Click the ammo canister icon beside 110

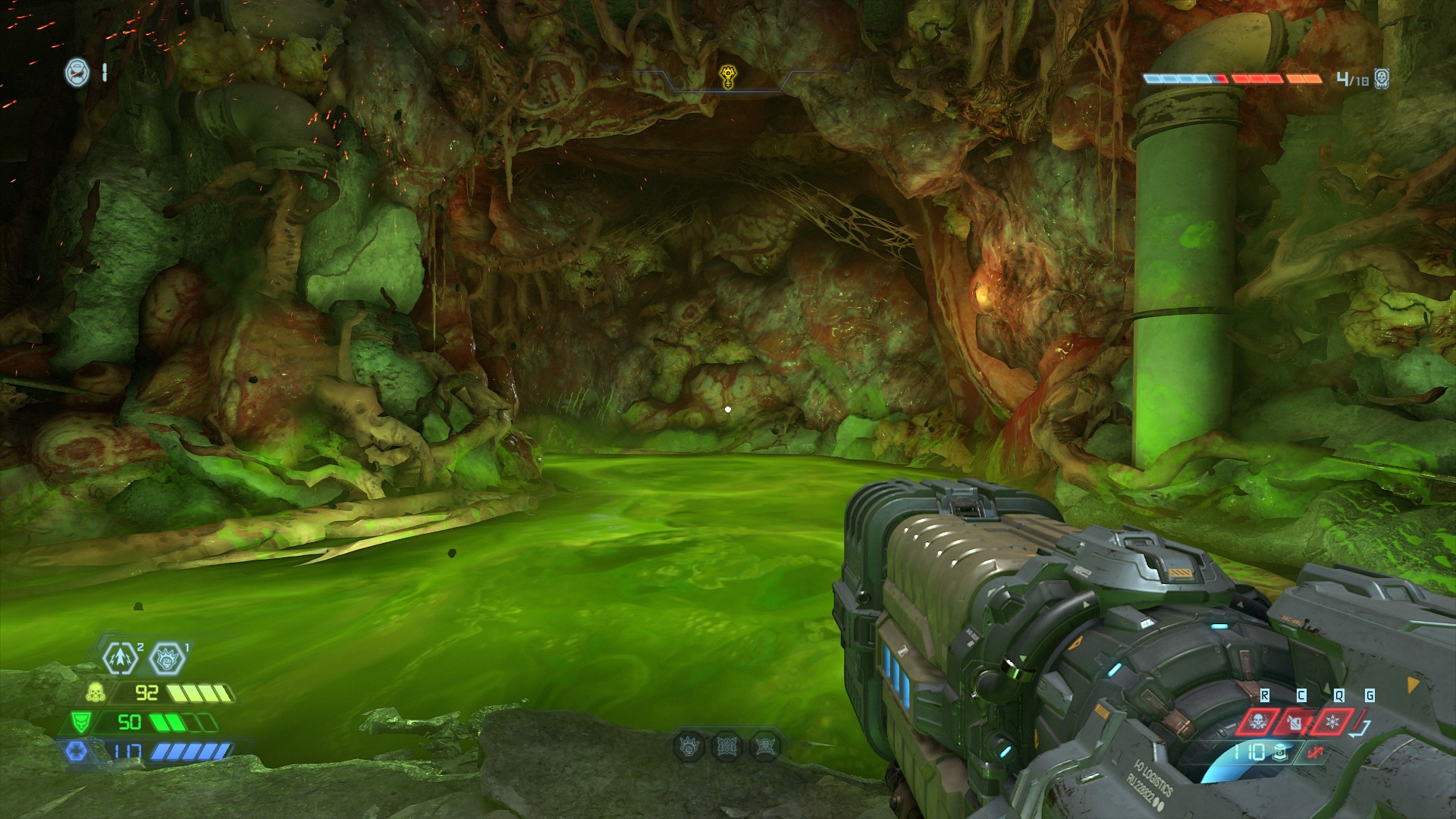(x=1280, y=753)
